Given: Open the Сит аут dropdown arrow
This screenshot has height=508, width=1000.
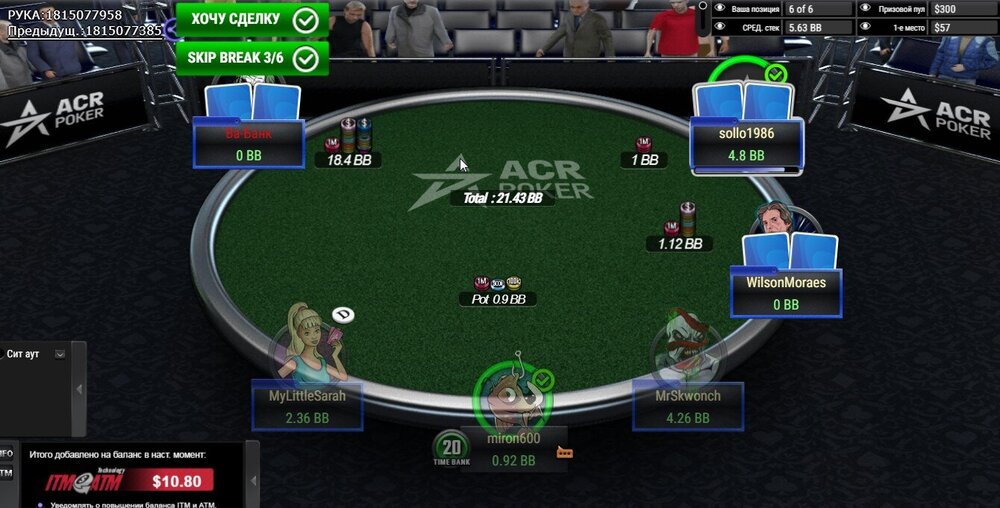Looking at the screenshot, I should (60, 354).
